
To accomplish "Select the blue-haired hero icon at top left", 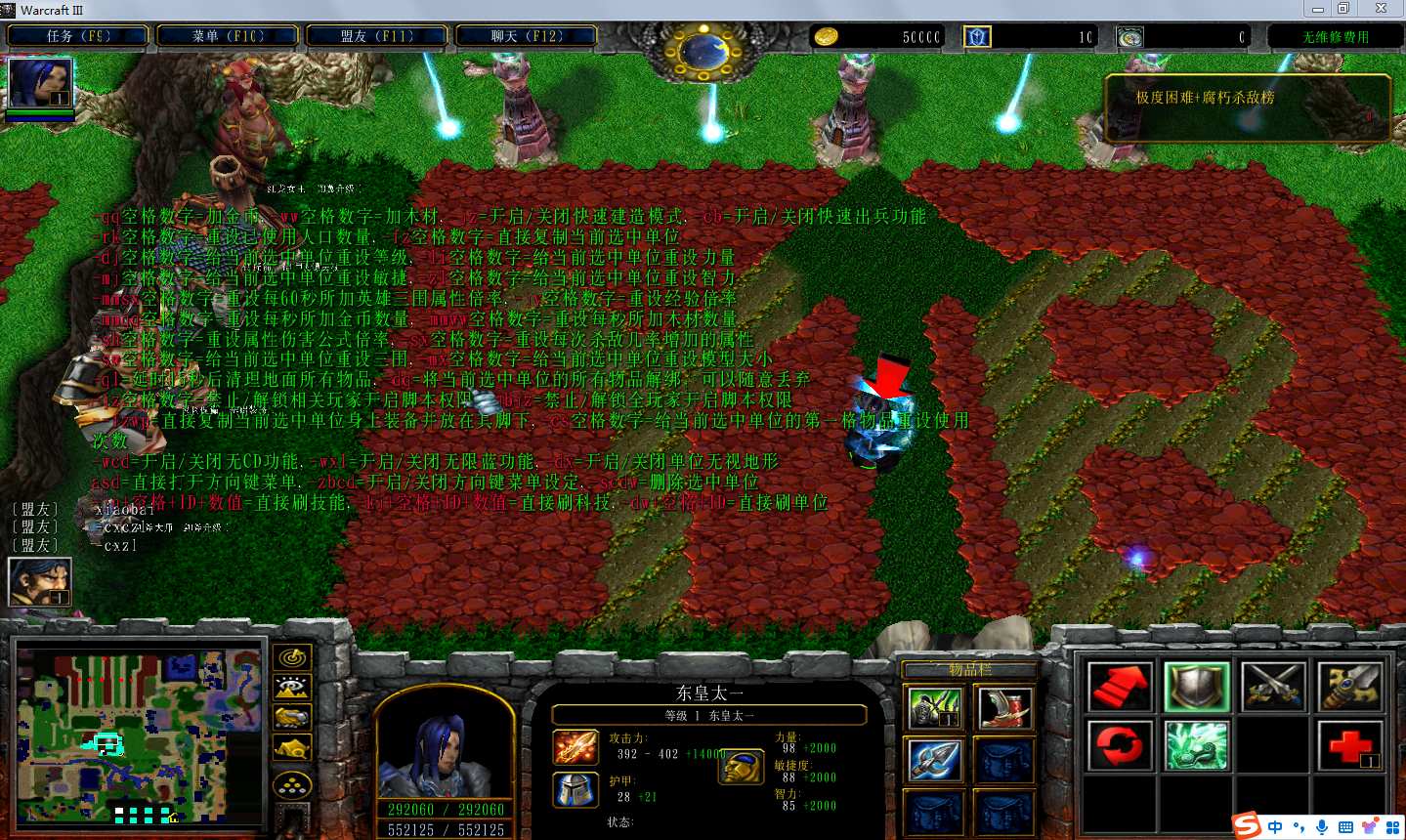I will [40, 83].
